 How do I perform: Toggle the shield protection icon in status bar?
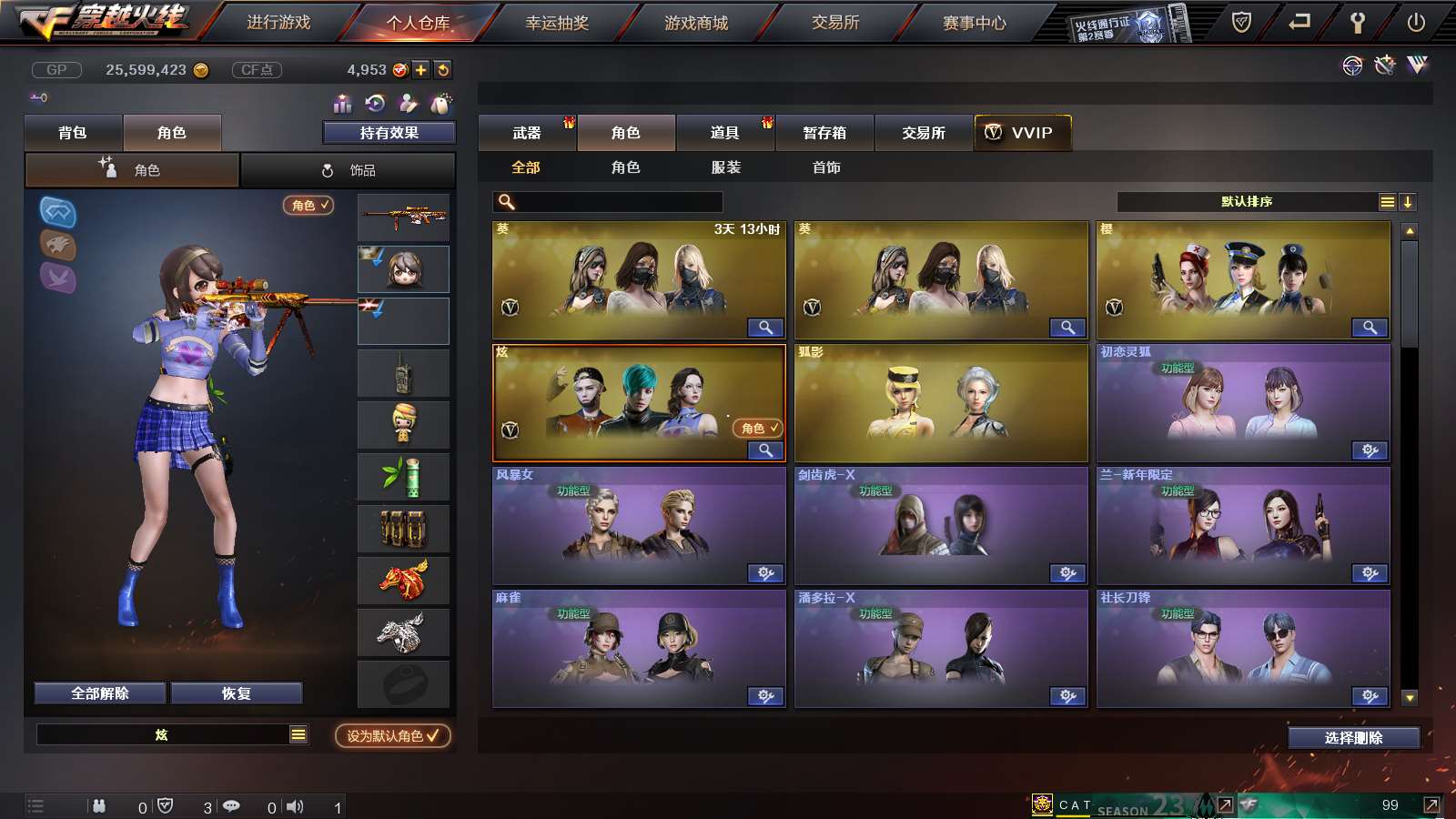(x=165, y=806)
